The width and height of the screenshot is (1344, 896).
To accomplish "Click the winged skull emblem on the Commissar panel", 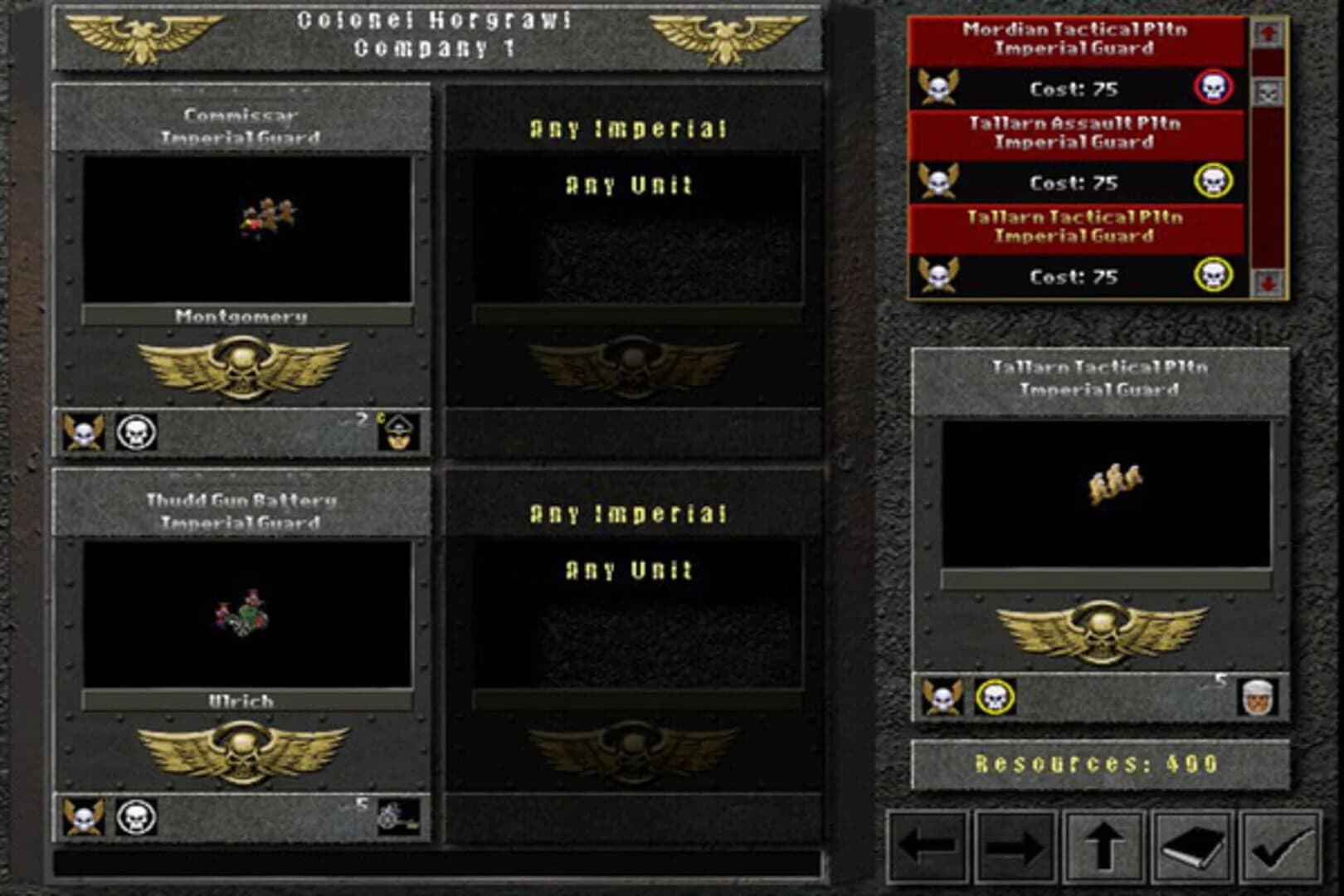I will pyautogui.click(x=243, y=369).
